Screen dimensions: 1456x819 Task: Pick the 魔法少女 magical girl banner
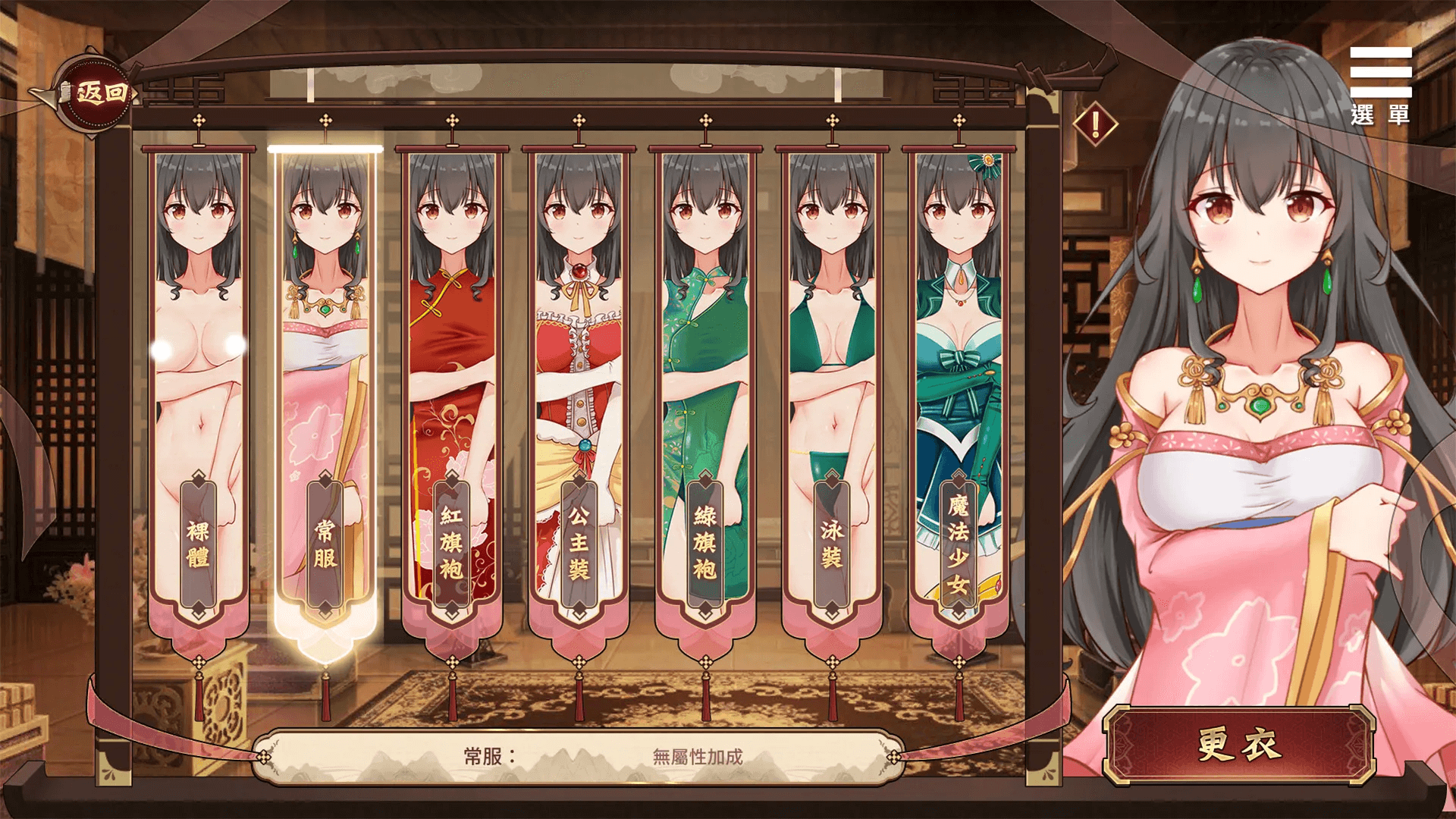pyautogui.click(x=959, y=394)
